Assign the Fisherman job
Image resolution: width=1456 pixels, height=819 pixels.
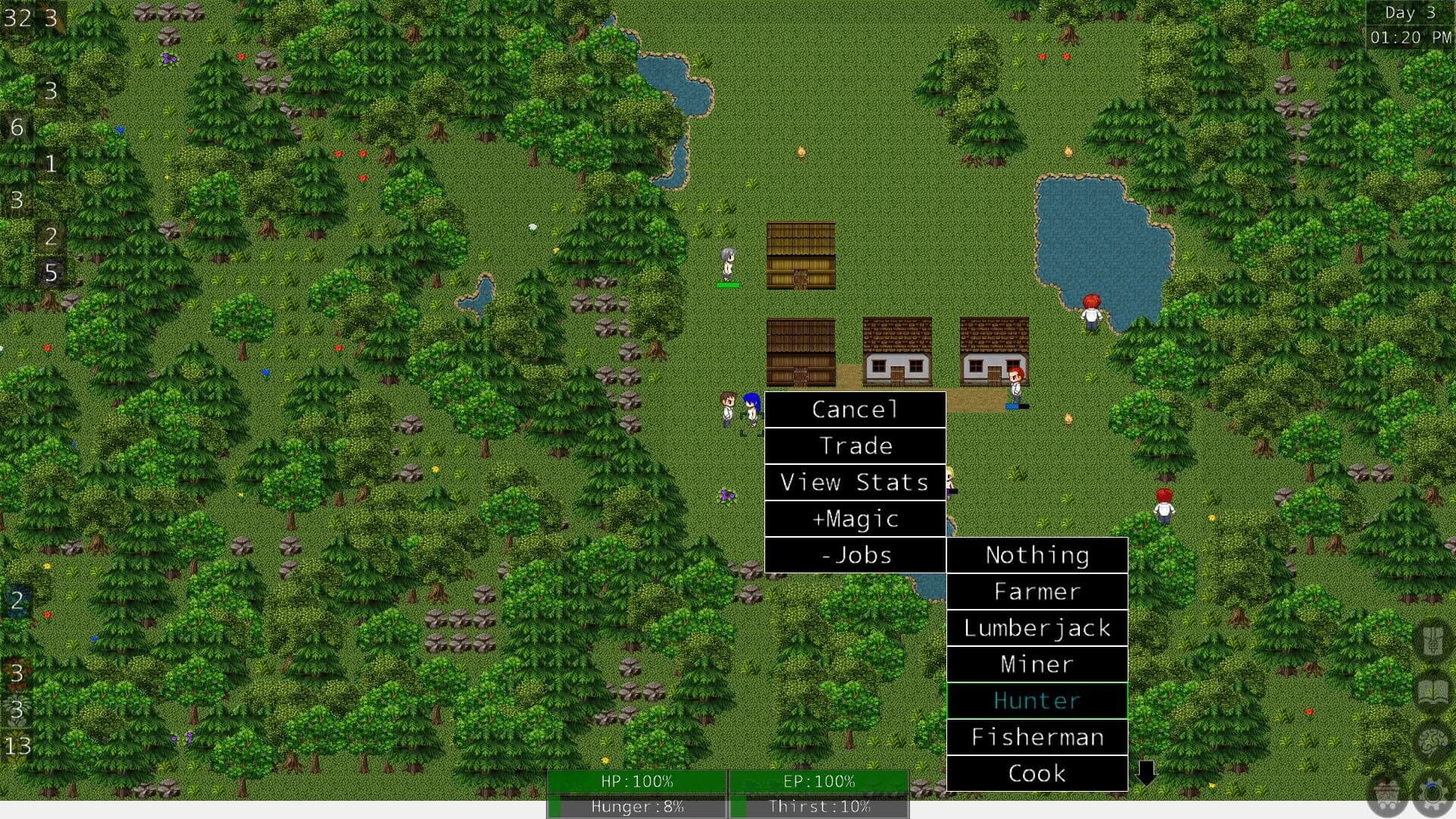(x=1036, y=736)
